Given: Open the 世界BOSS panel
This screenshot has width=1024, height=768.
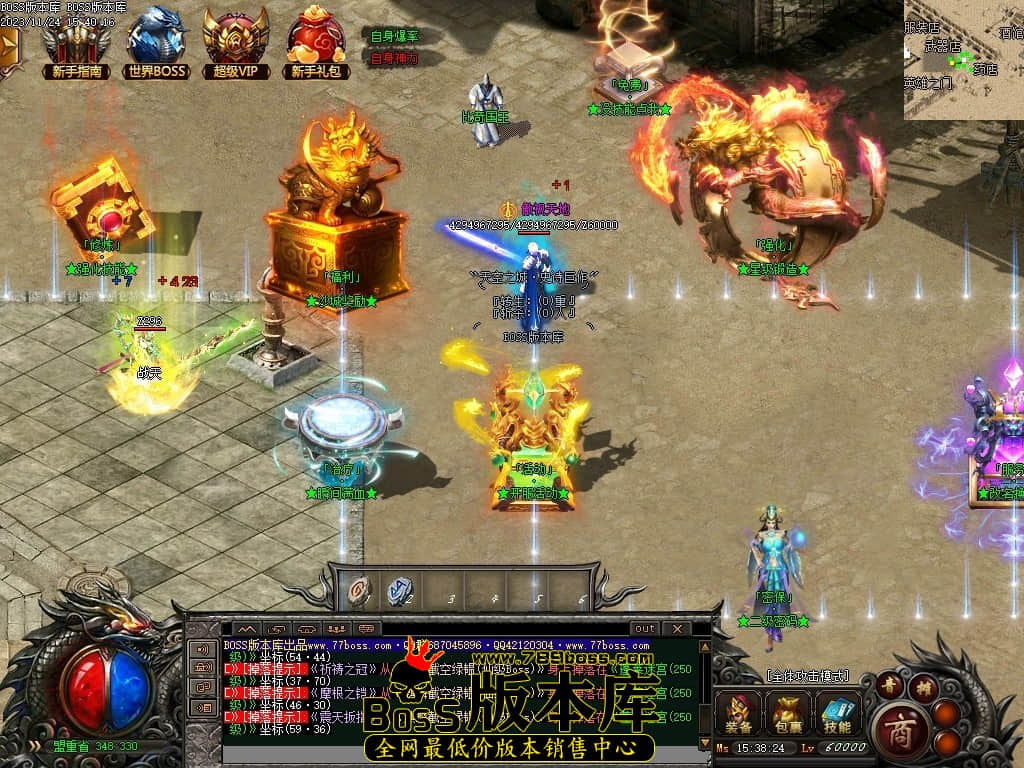Looking at the screenshot, I should tap(157, 43).
